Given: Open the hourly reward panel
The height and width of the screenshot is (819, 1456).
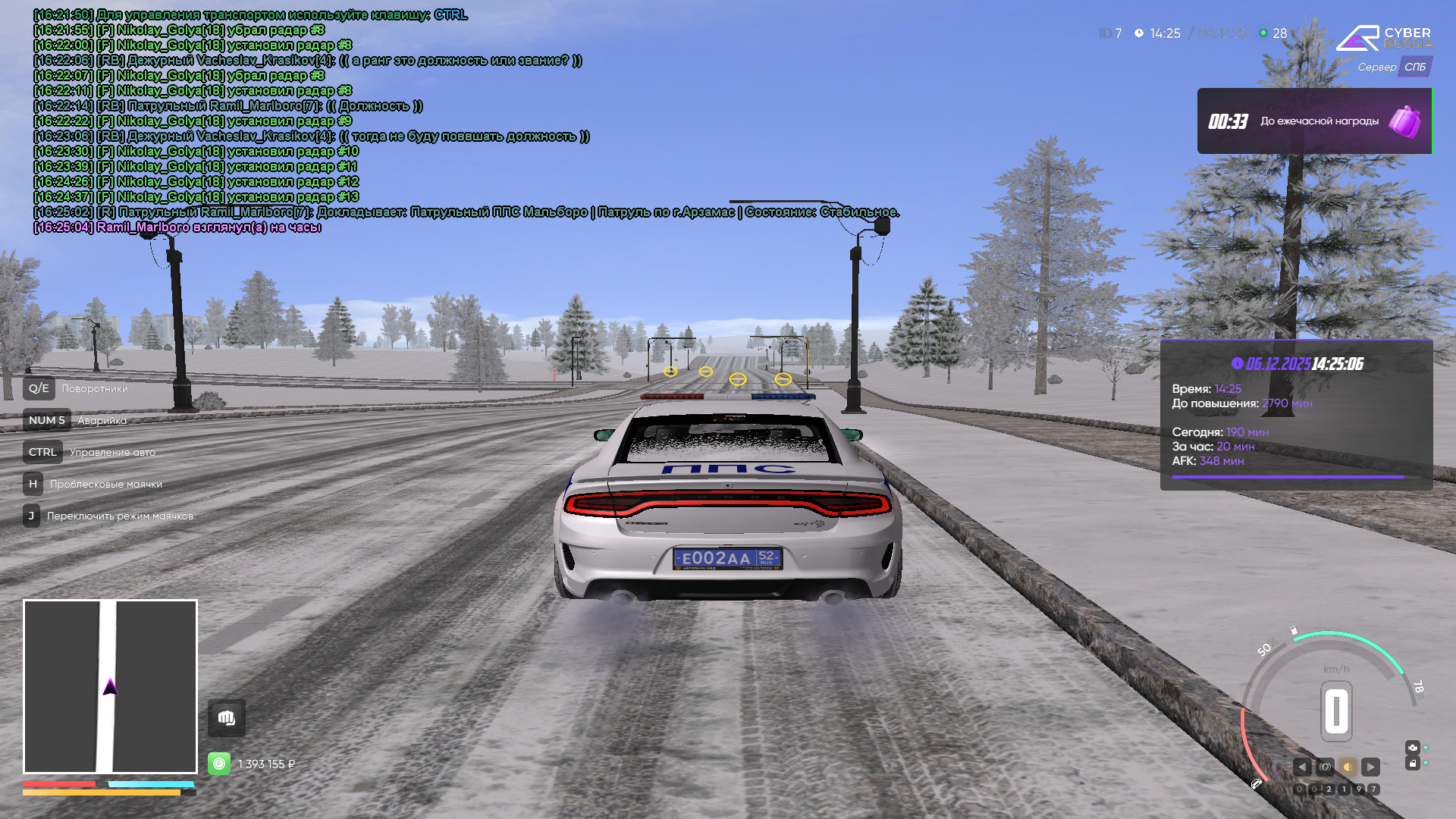Looking at the screenshot, I should 1313,121.
